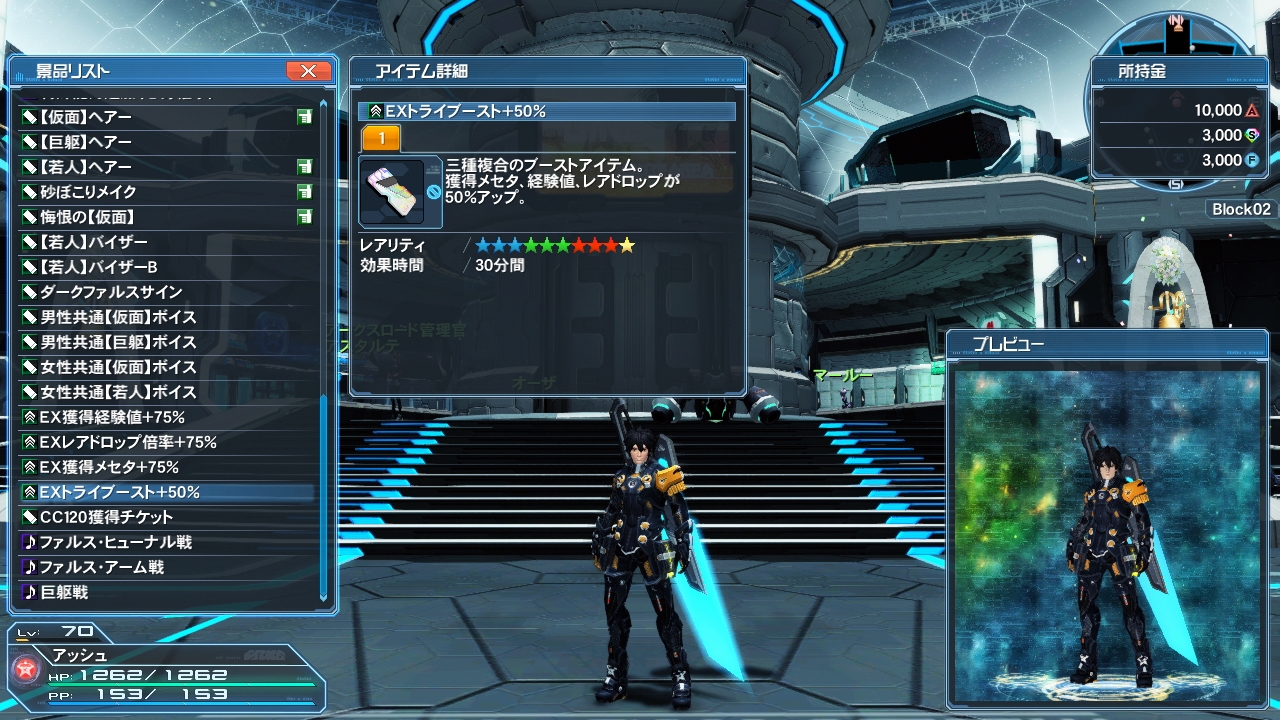Choose ファルス・ヒューナル戦 music disc
The height and width of the screenshot is (720, 1280).
115,542
